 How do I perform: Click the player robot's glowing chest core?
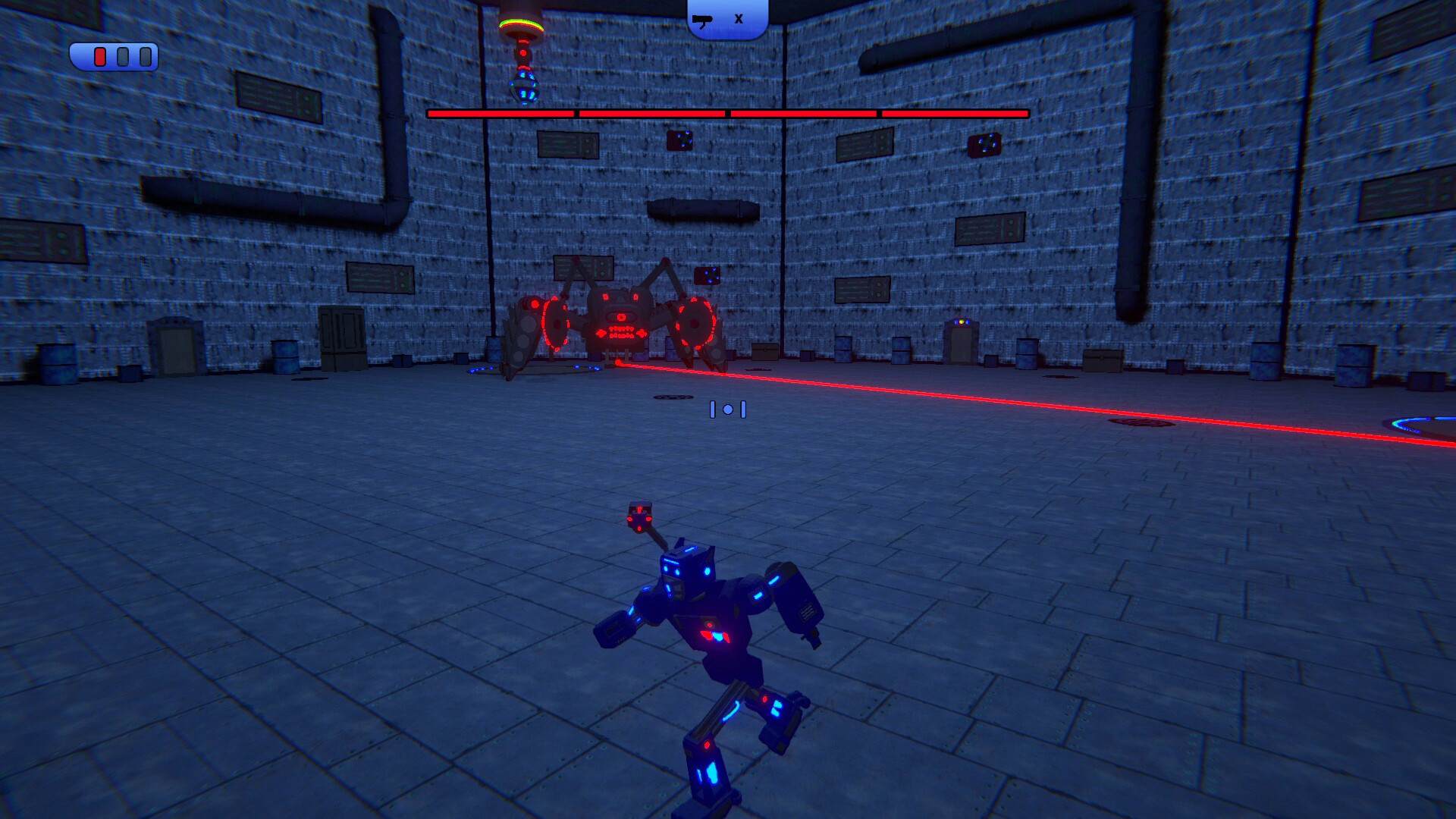click(714, 633)
